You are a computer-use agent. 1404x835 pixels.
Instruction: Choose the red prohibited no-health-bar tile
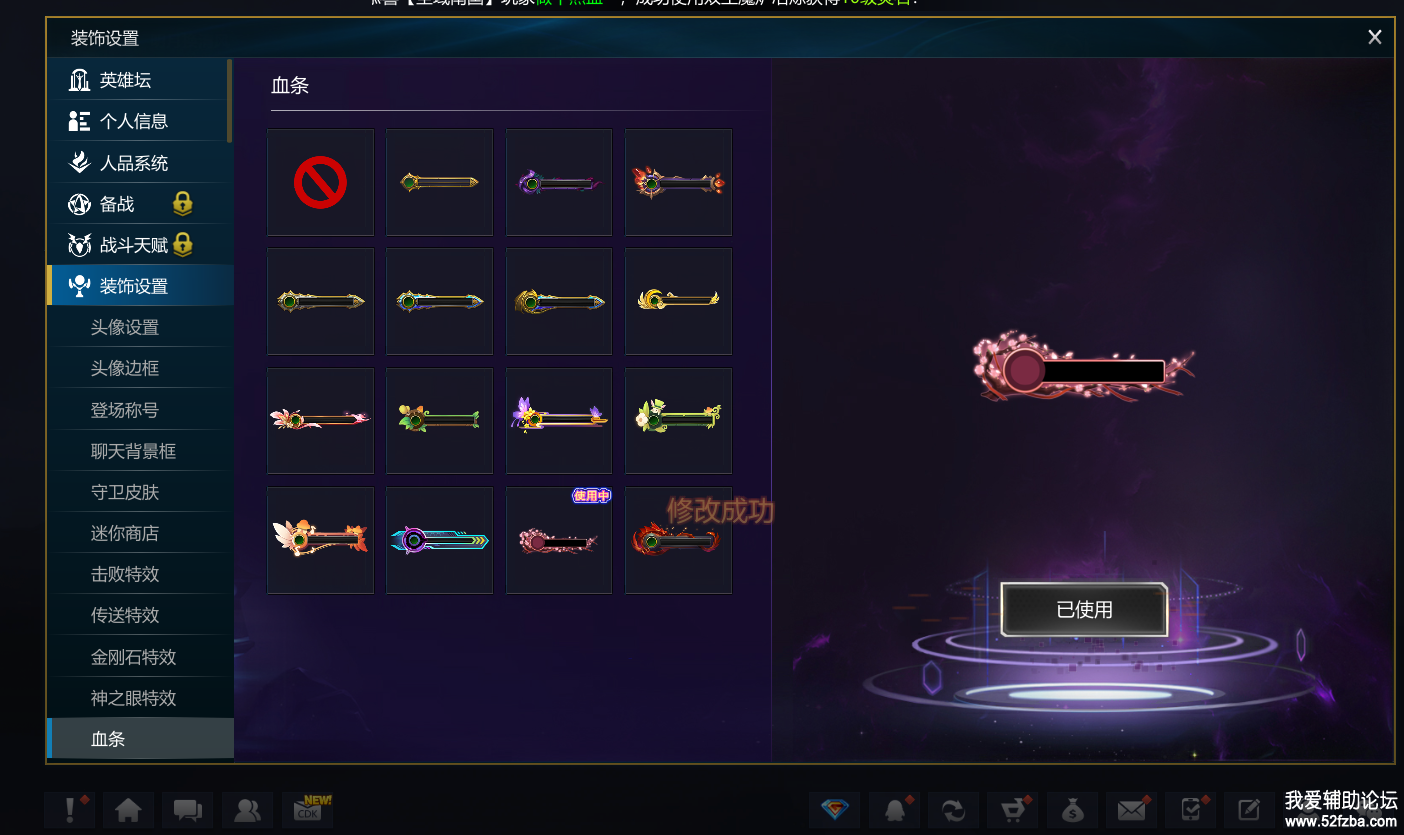point(320,183)
